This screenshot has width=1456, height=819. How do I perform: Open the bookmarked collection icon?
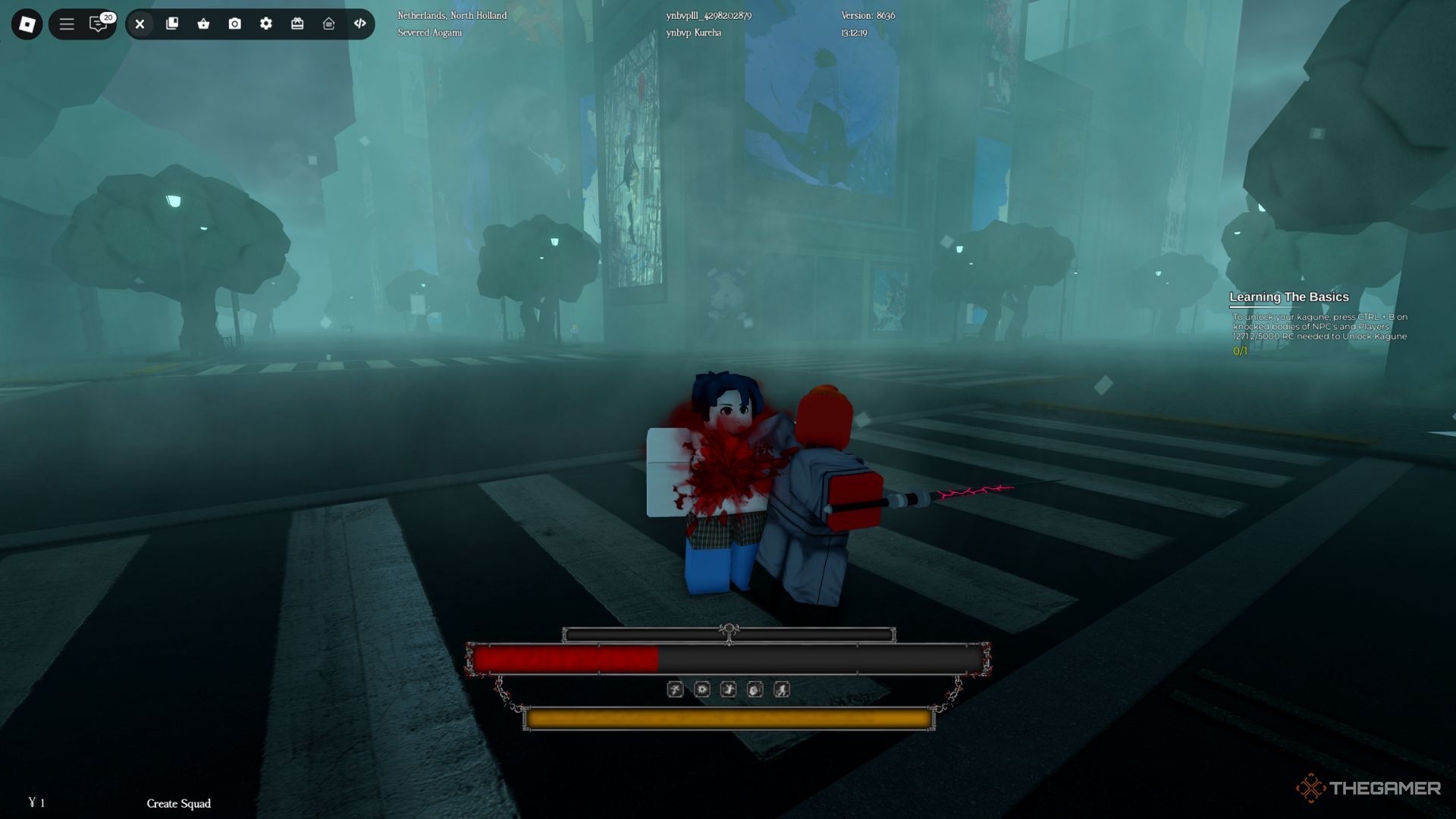click(172, 24)
